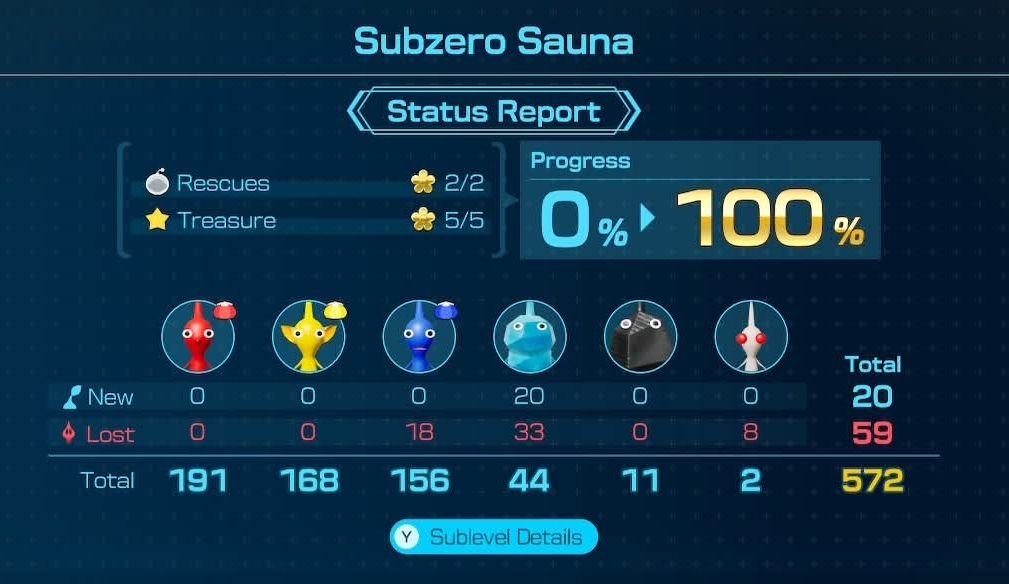Select the Ice Pikmin portrait icon
Viewport: 1009px width, 584px height.
click(x=530, y=337)
